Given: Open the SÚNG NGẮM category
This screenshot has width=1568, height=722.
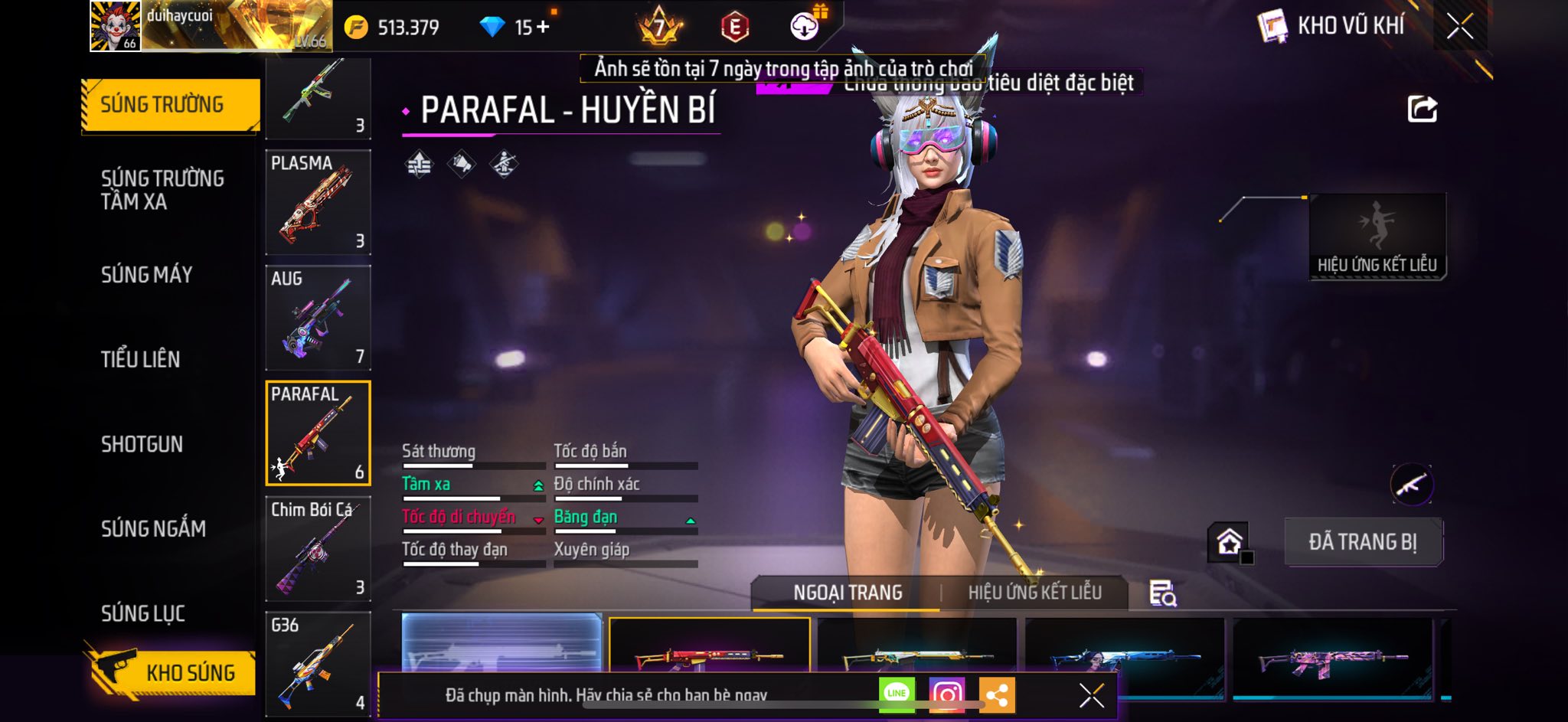Looking at the screenshot, I should 153,528.
